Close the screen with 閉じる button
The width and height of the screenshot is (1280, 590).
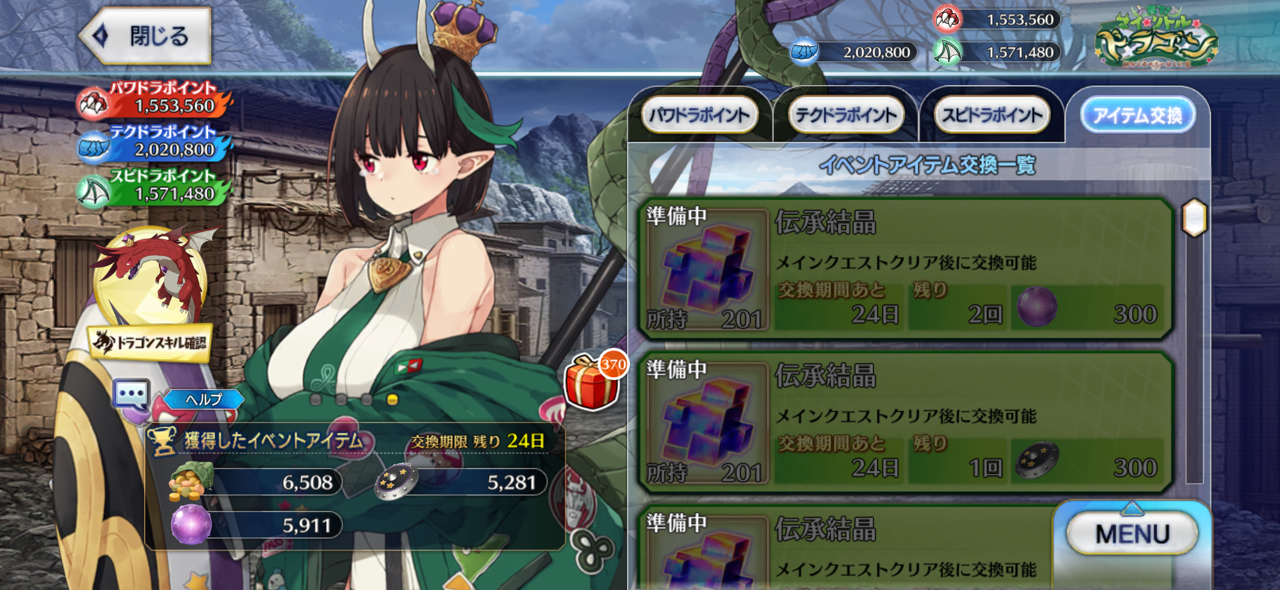pos(146,37)
